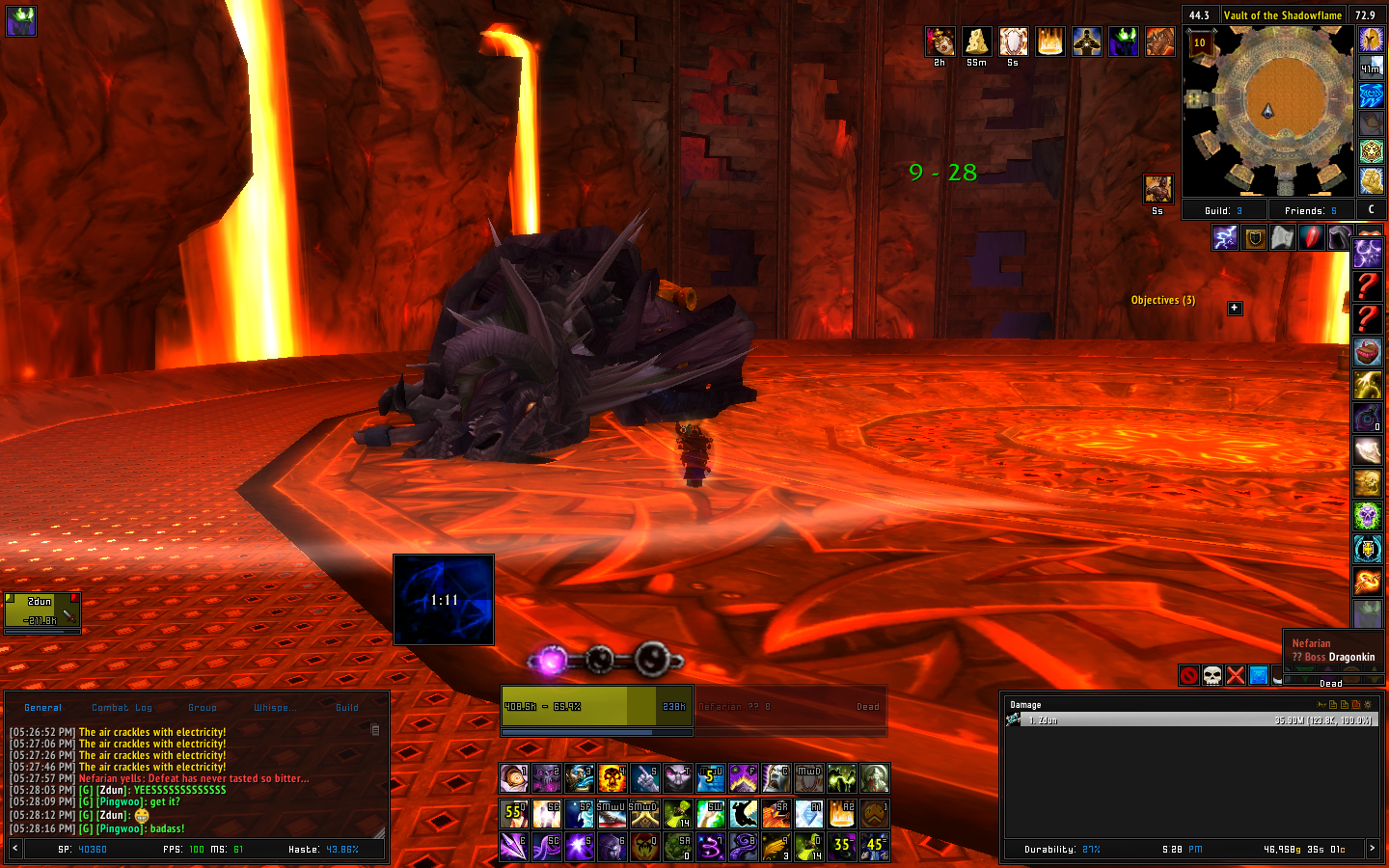Open the Guild roster panel

point(1223,210)
